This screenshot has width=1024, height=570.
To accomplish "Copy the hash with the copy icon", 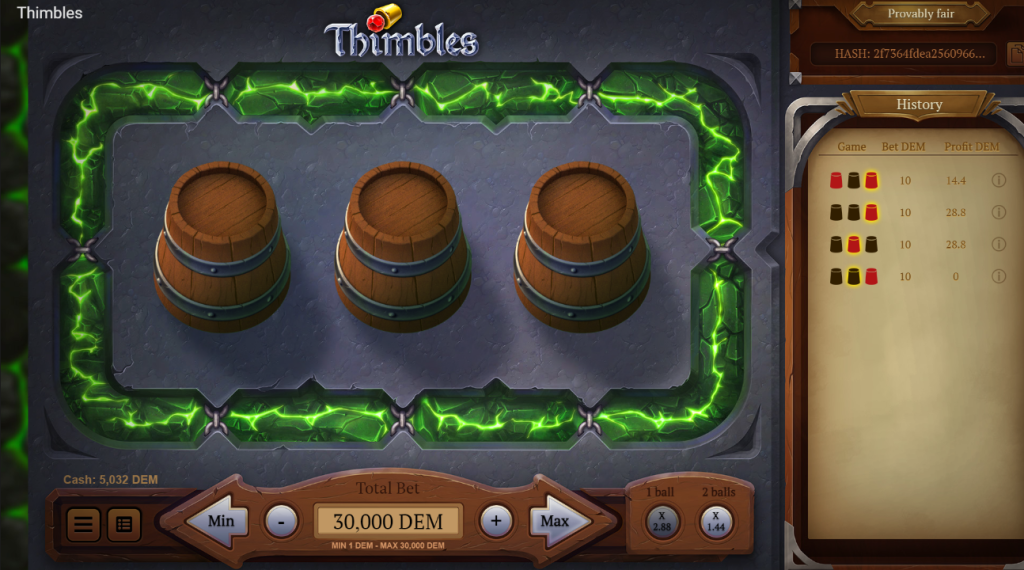I will [1016, 53].
